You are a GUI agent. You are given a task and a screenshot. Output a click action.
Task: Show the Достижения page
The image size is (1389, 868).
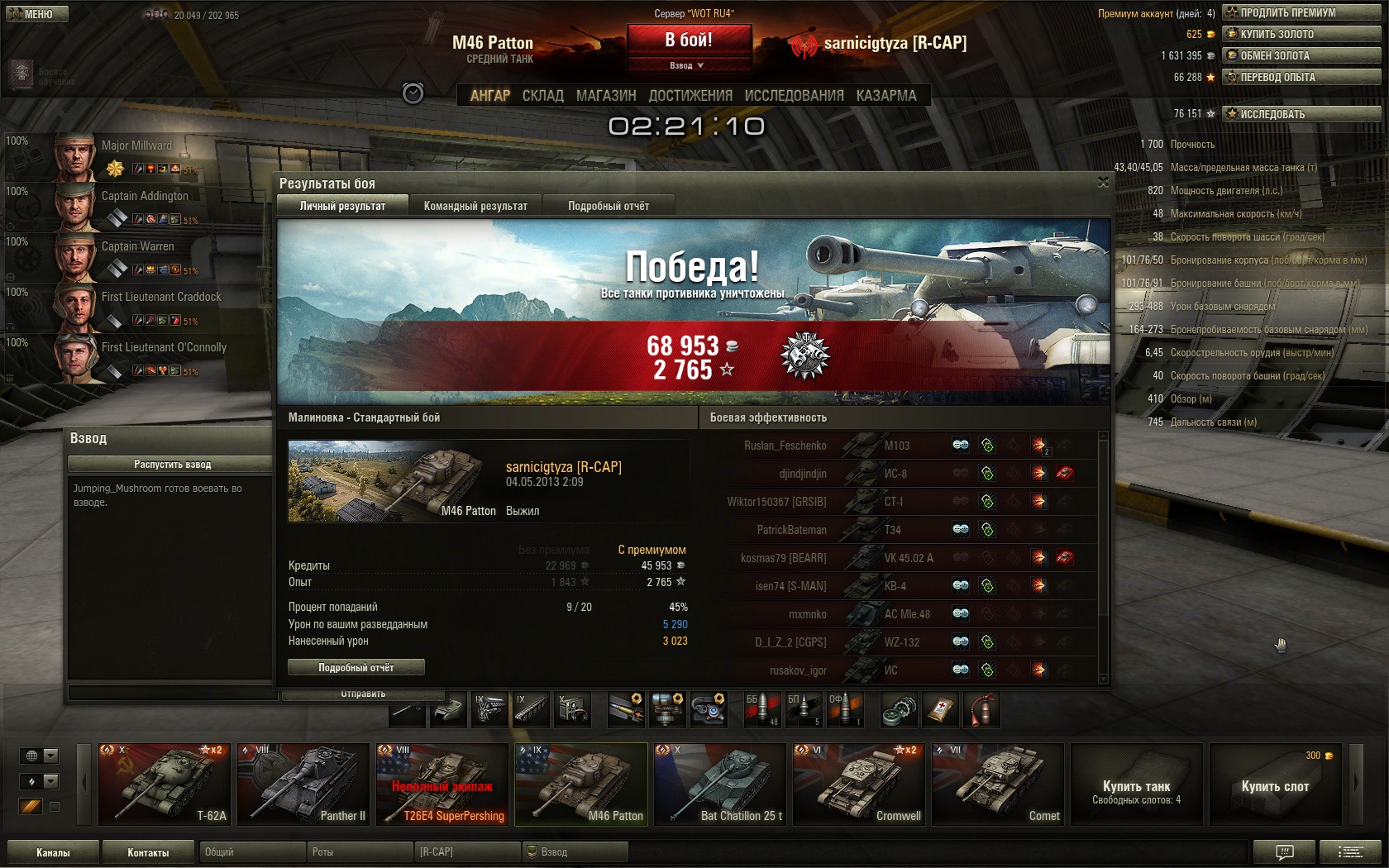(690, 96)
